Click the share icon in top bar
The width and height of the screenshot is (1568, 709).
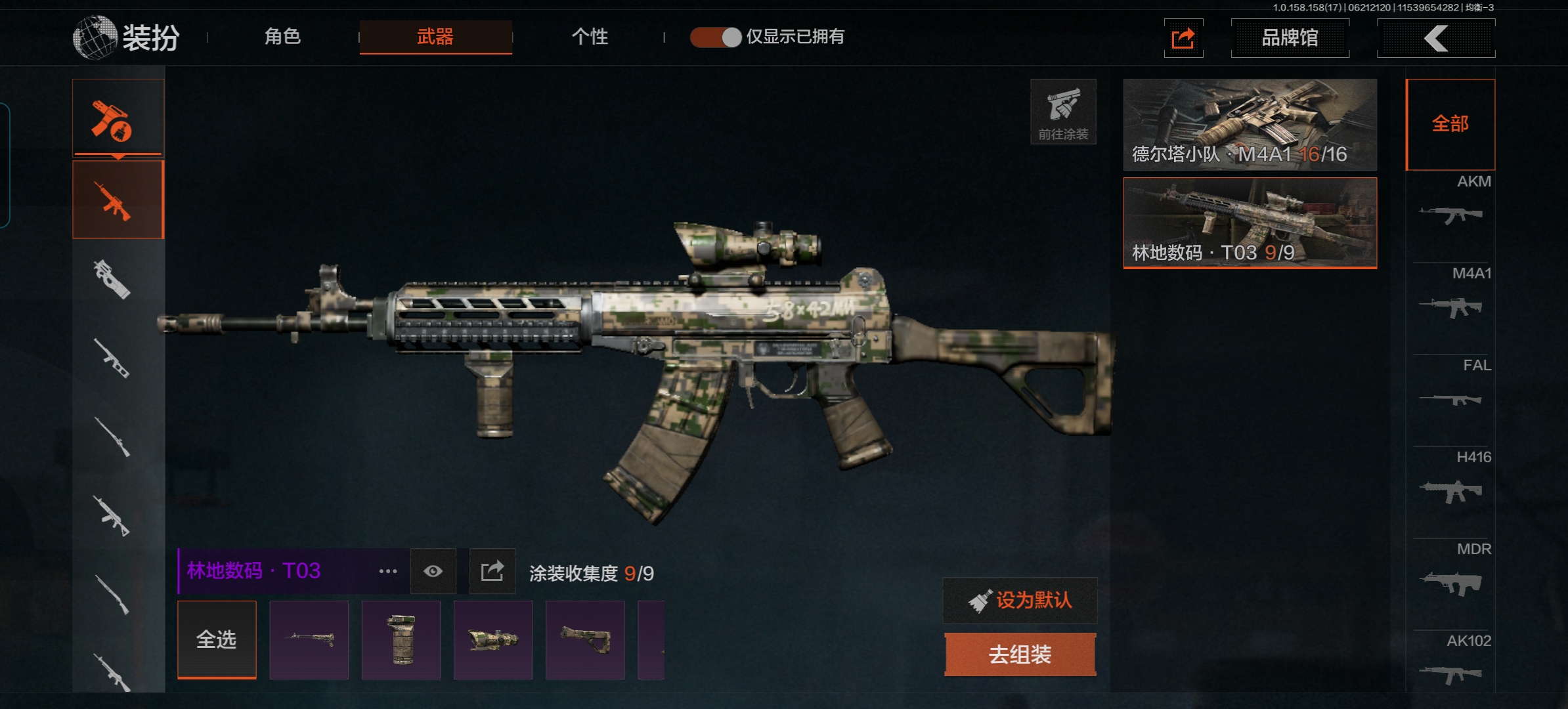point(1183,38)
